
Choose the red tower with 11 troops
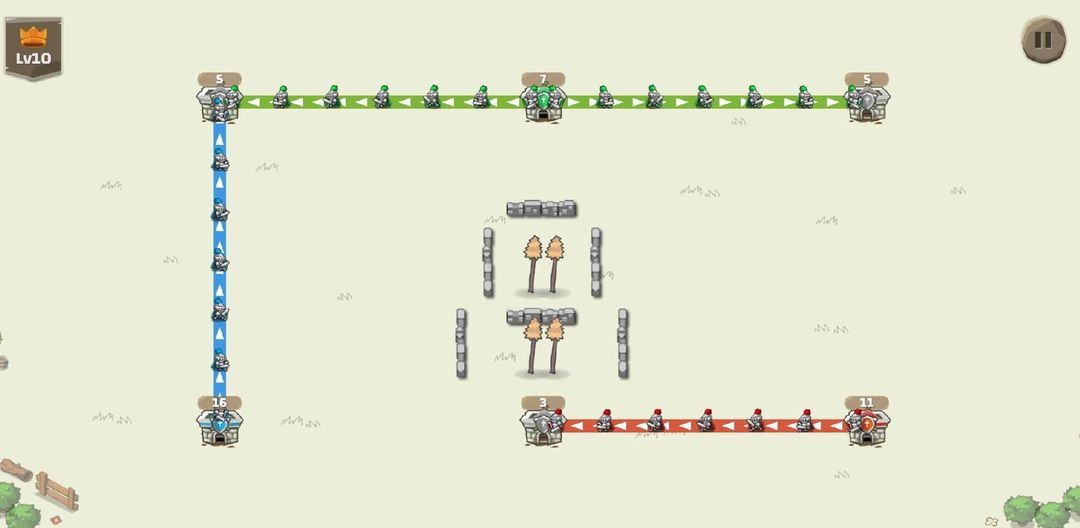pos(866,424)
